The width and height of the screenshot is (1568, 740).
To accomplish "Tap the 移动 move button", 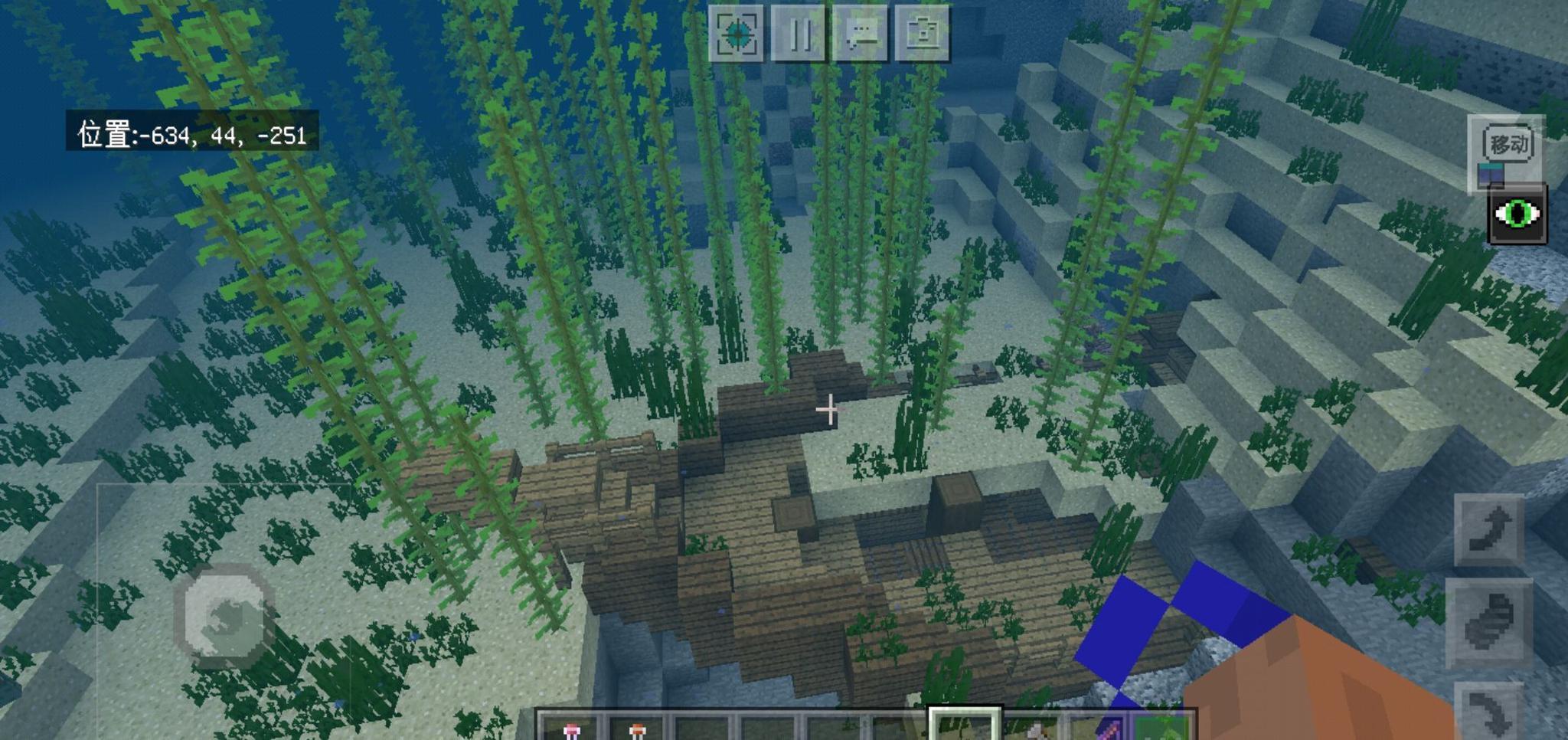I will (1508, 143).
